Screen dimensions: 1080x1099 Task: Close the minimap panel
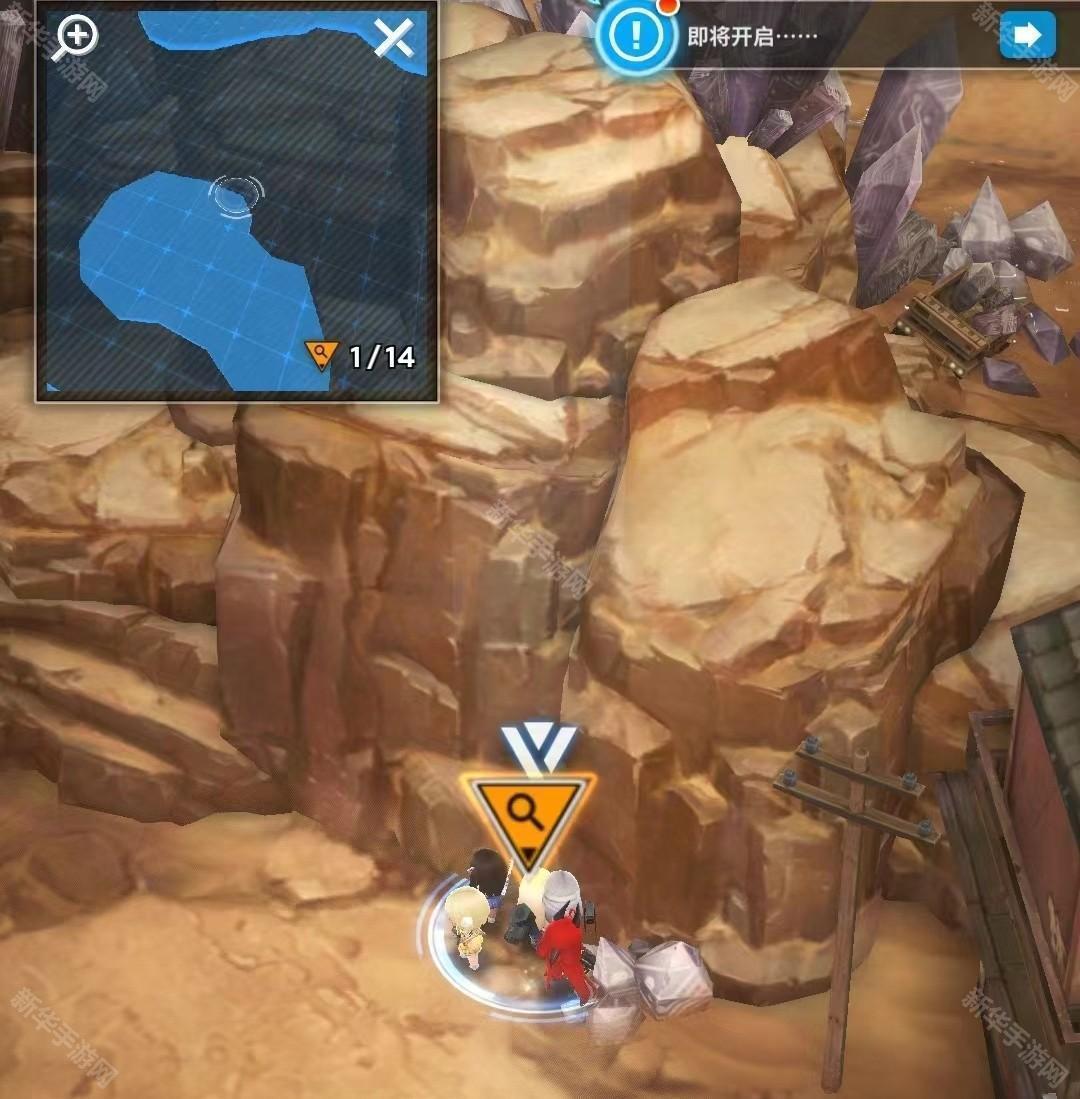point(393,39)
